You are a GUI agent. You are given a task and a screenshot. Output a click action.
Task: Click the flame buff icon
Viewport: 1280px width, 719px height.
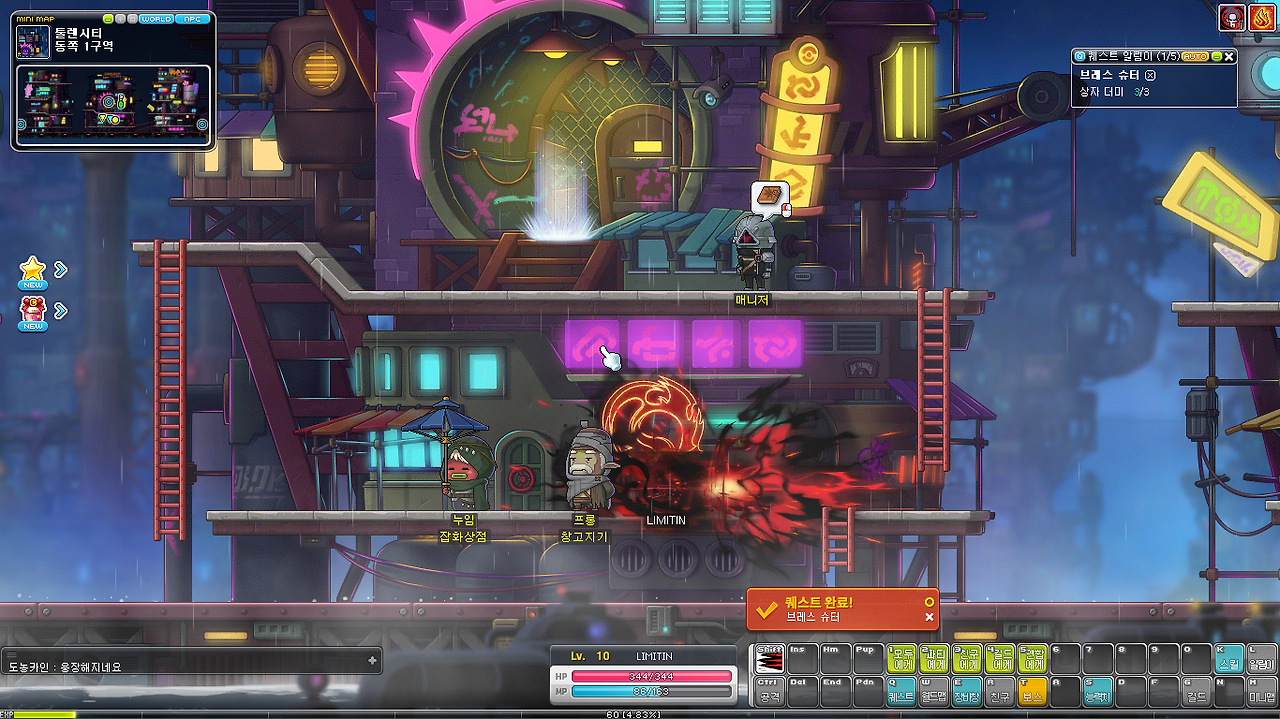[x=1263, y=17]
